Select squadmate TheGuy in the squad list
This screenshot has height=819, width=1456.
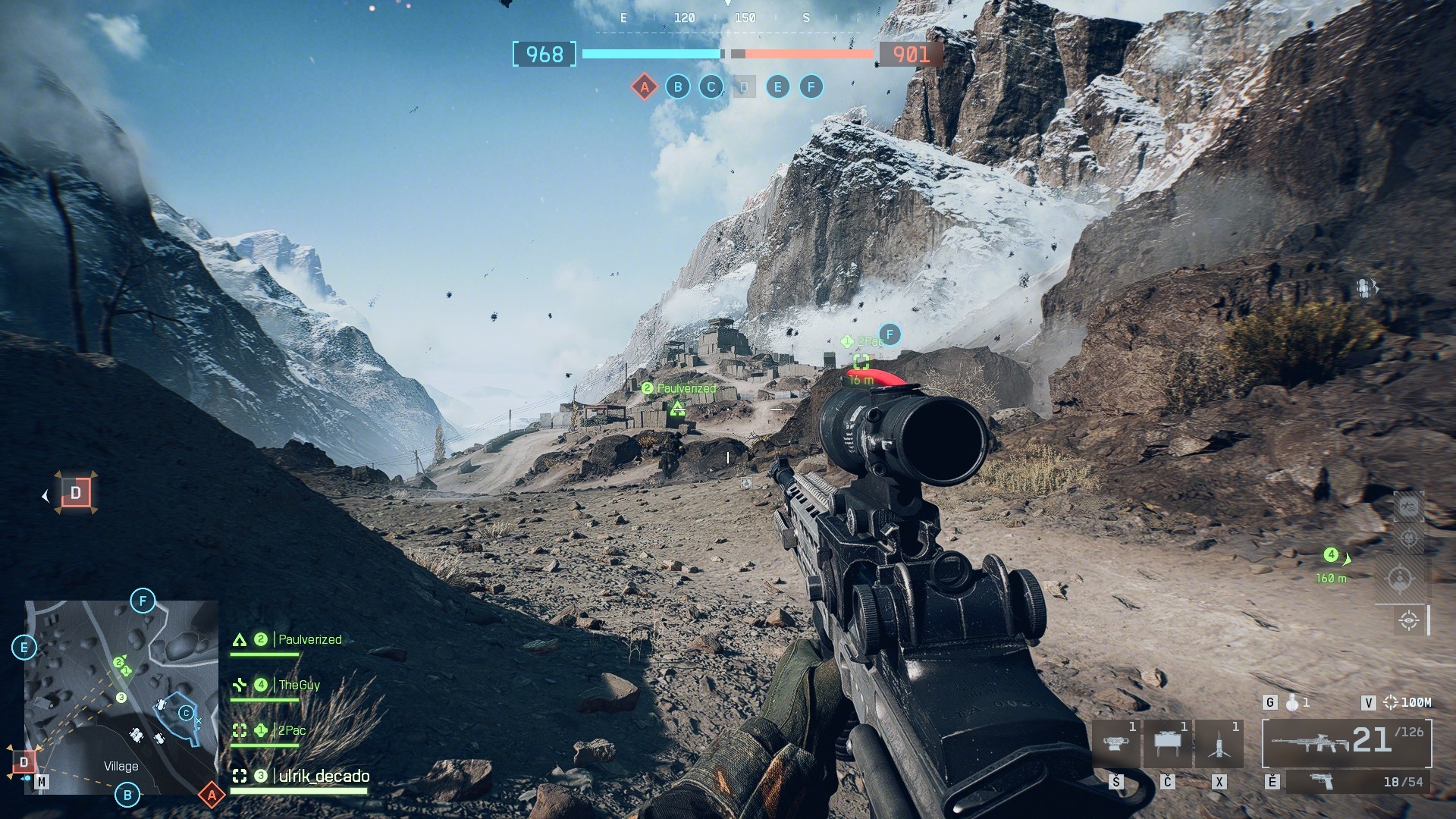click(299, 686)
